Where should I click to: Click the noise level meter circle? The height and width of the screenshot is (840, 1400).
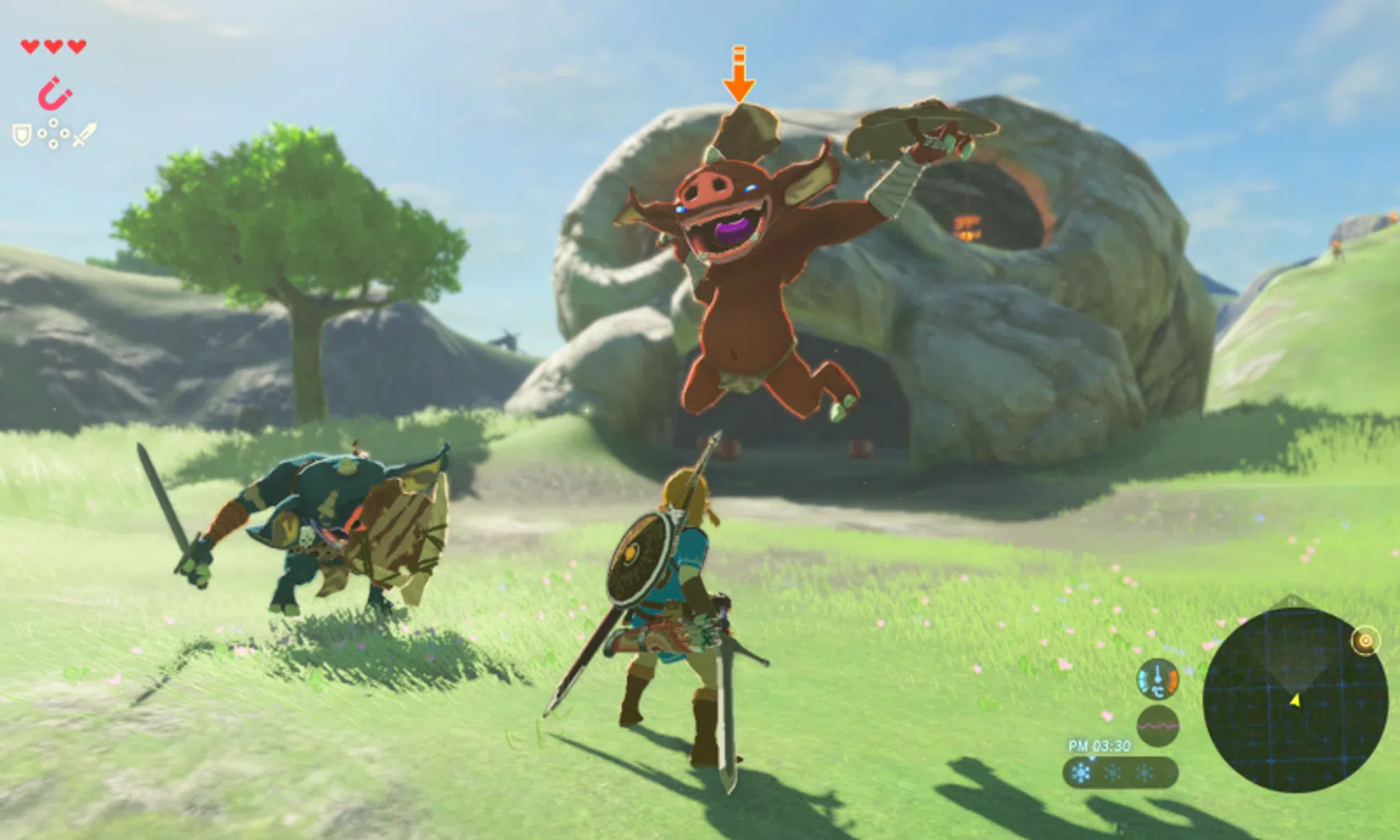click(1158, 725)
